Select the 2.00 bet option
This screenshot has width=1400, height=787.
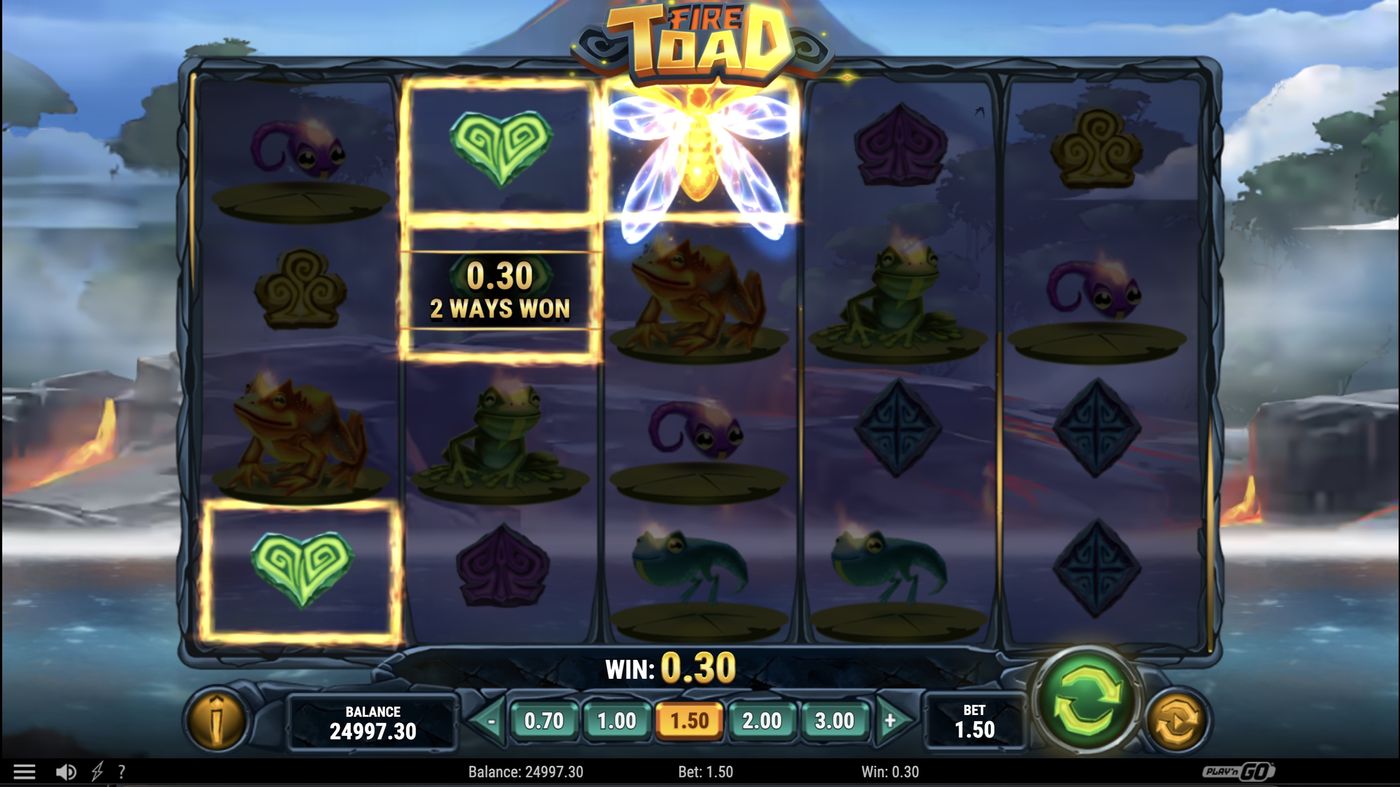[x=763, y=719]
